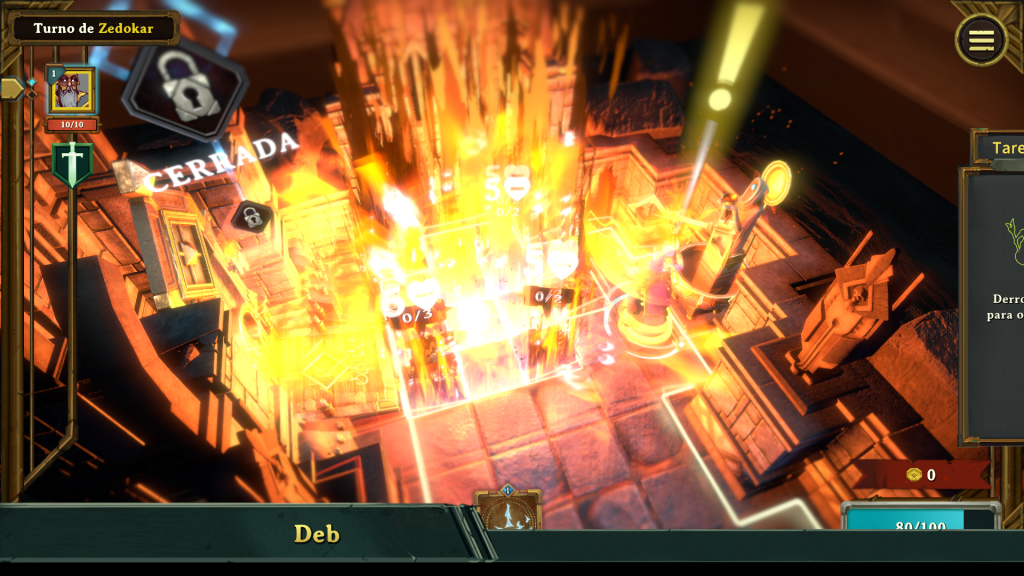Open the hamburger menu button
The height and width of the screenshot is (576, 1024).
tap(981, 40)
